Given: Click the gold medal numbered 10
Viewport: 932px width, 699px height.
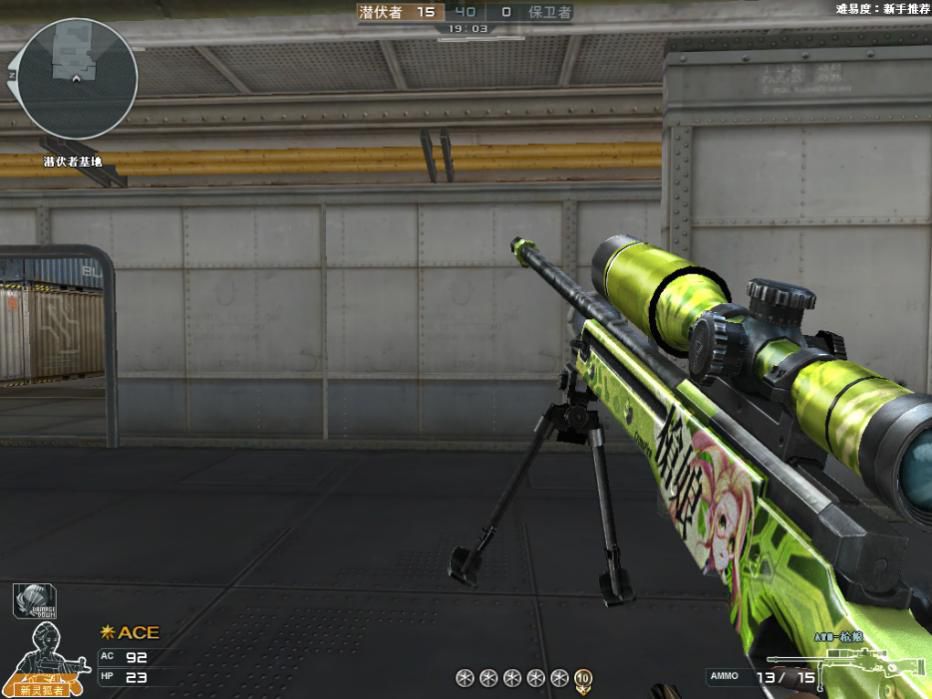Looking at the screenshot, I should (x=583, y=679).
